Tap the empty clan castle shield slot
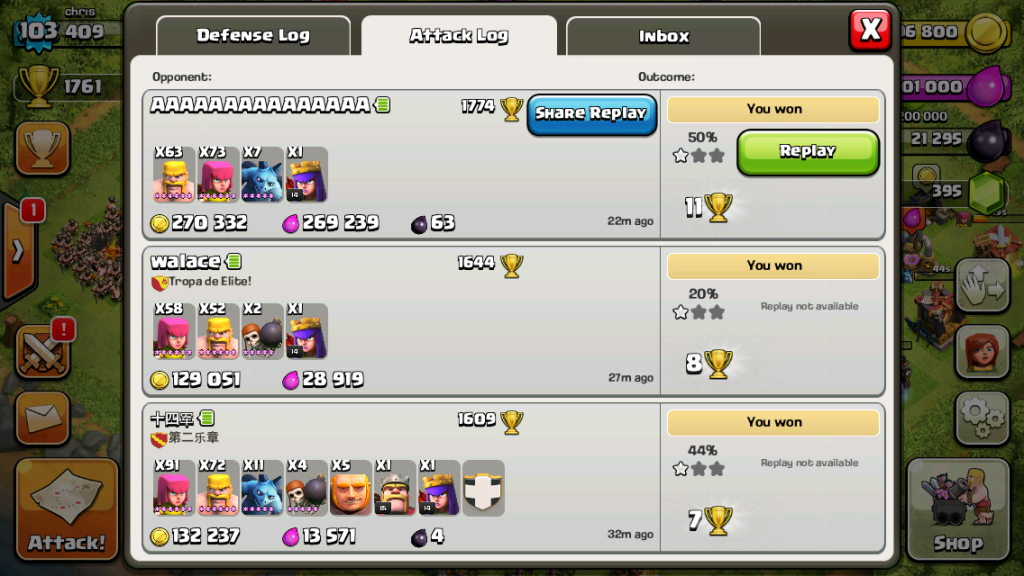Viewport: 1024px width, 576px height. 483,488
